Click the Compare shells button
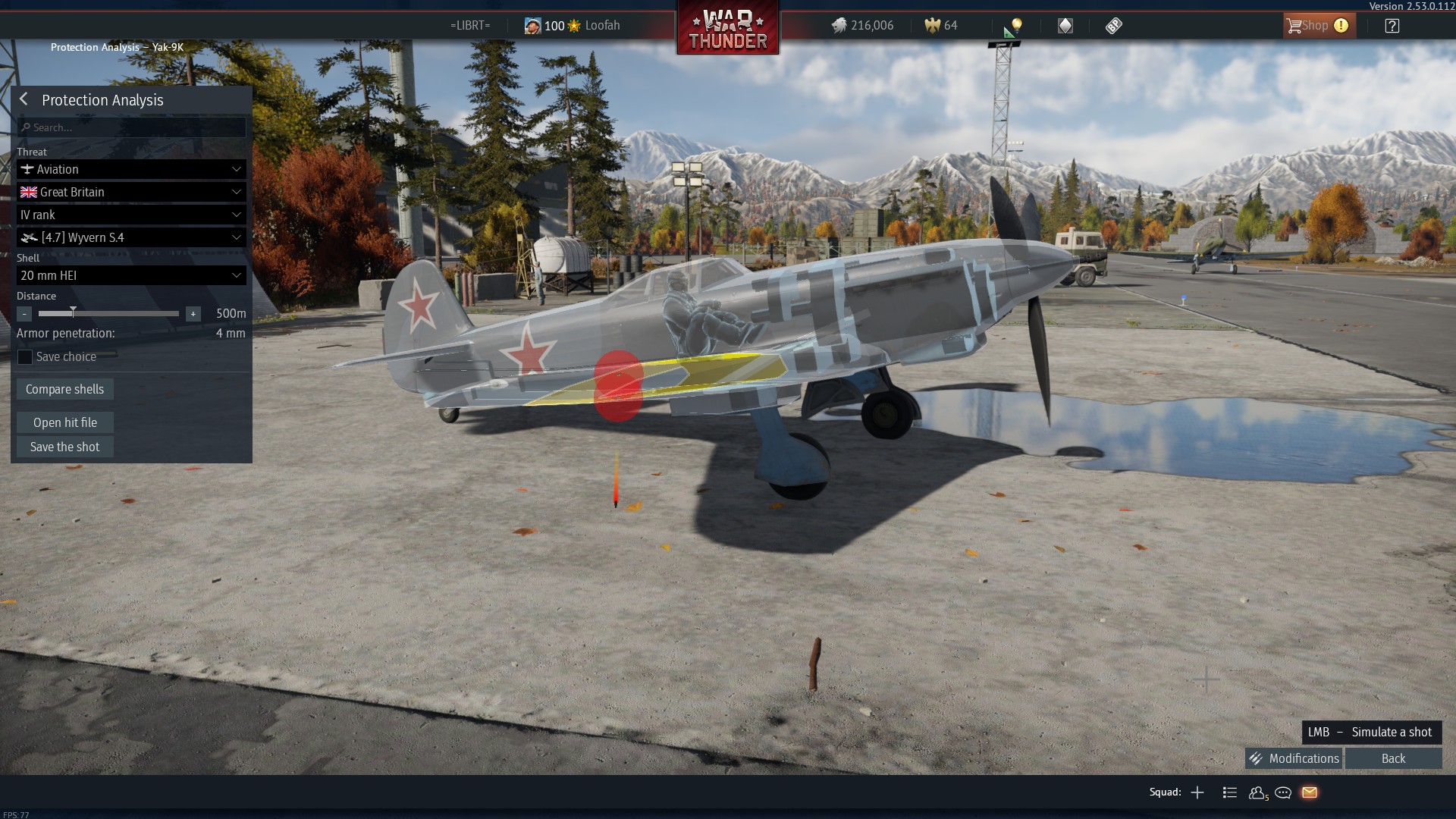 (65, 389)
